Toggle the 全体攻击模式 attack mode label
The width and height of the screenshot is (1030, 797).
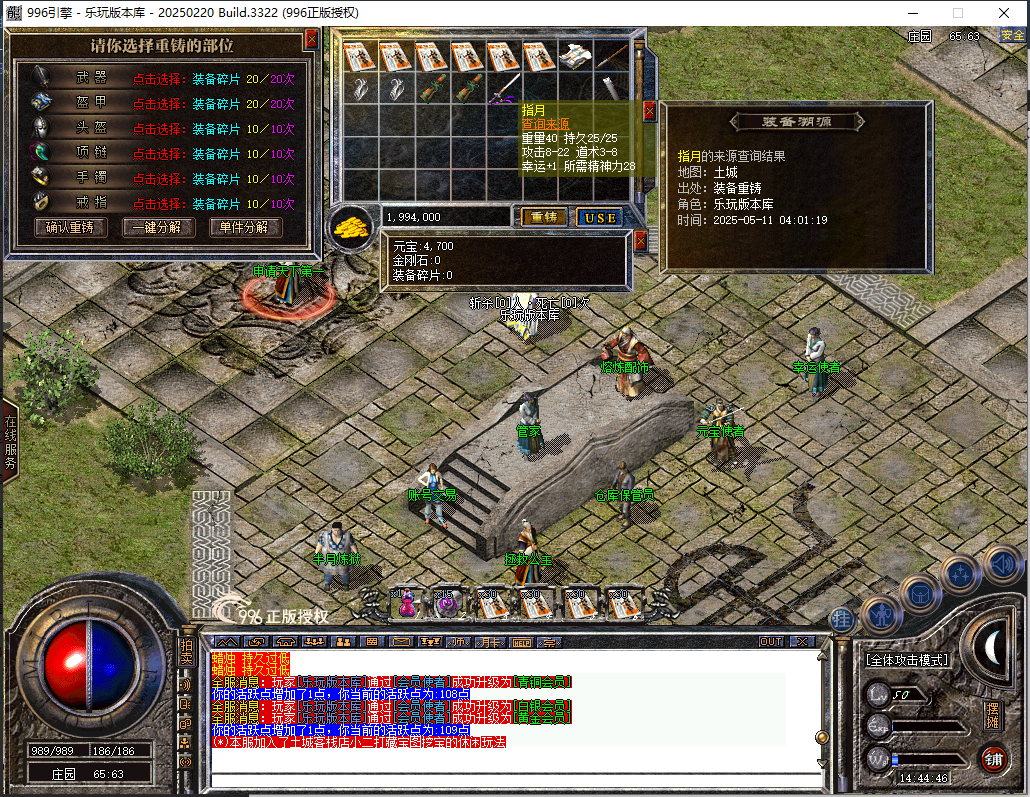coord(906,660)
